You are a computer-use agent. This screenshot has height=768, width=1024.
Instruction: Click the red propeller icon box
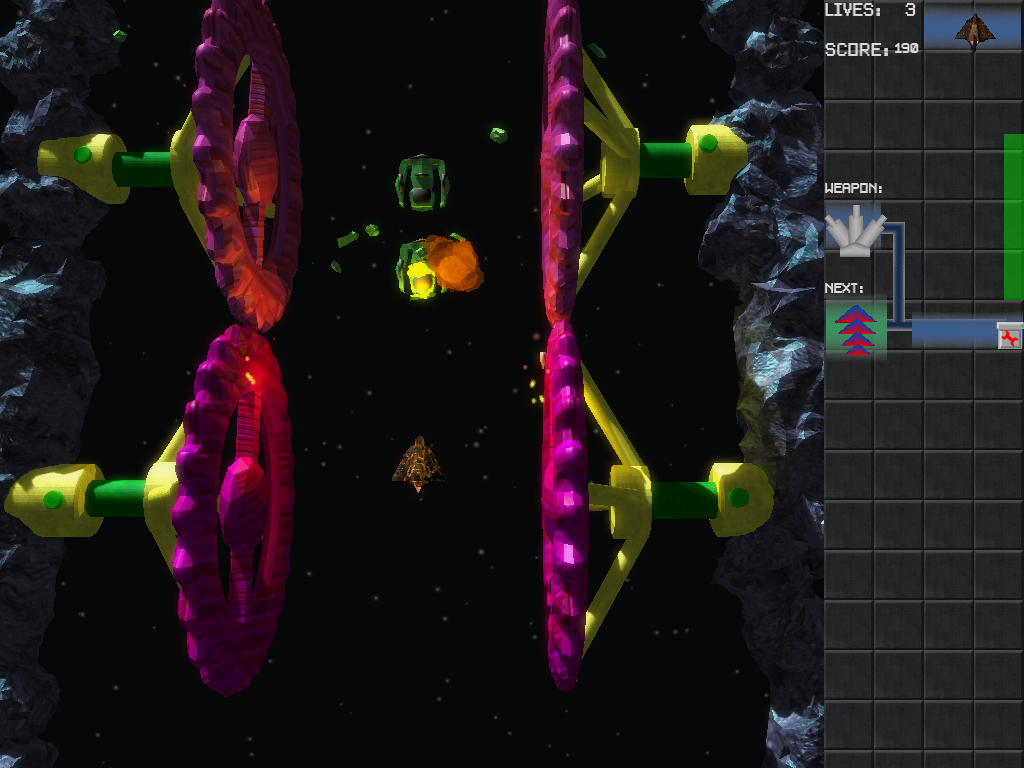point(1010,337)
